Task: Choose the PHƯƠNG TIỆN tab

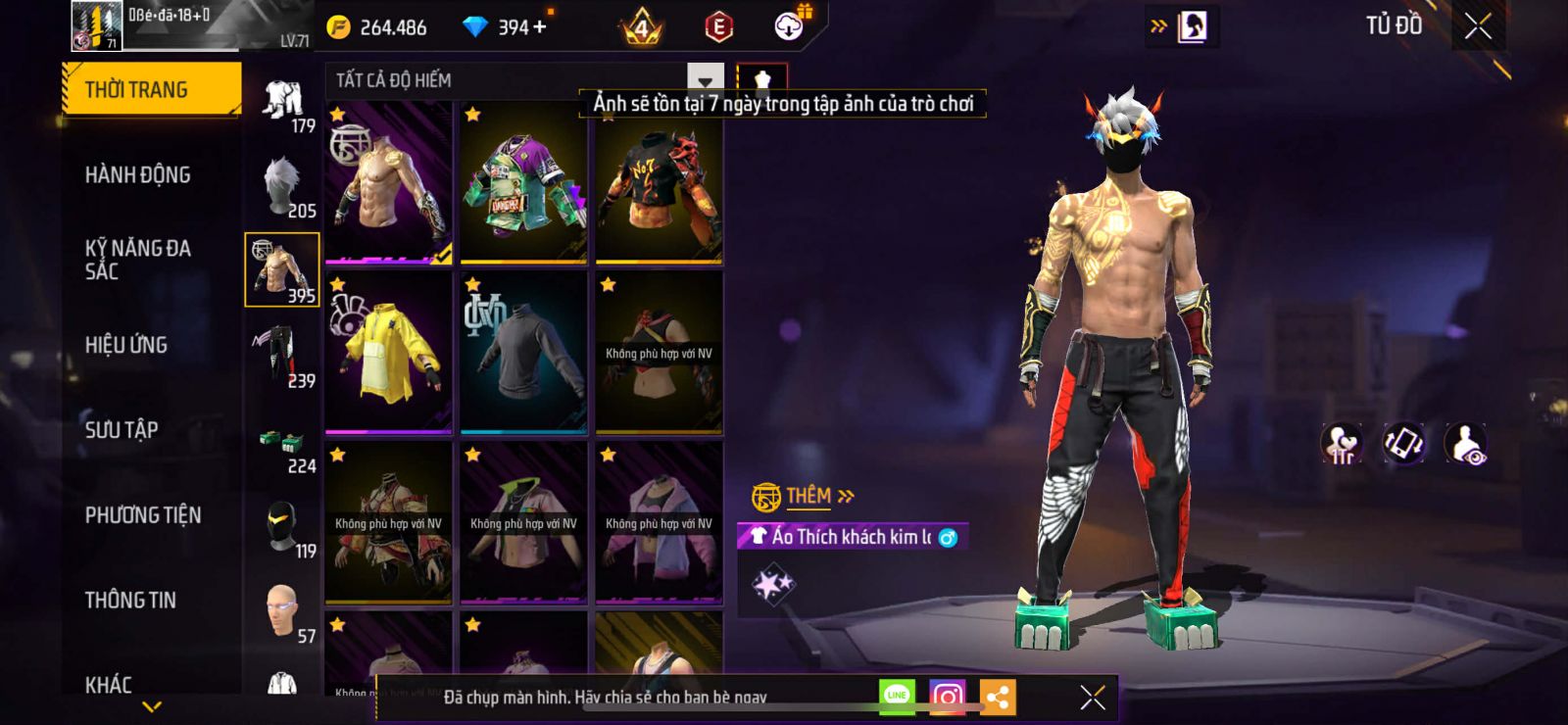Action: 143,515
